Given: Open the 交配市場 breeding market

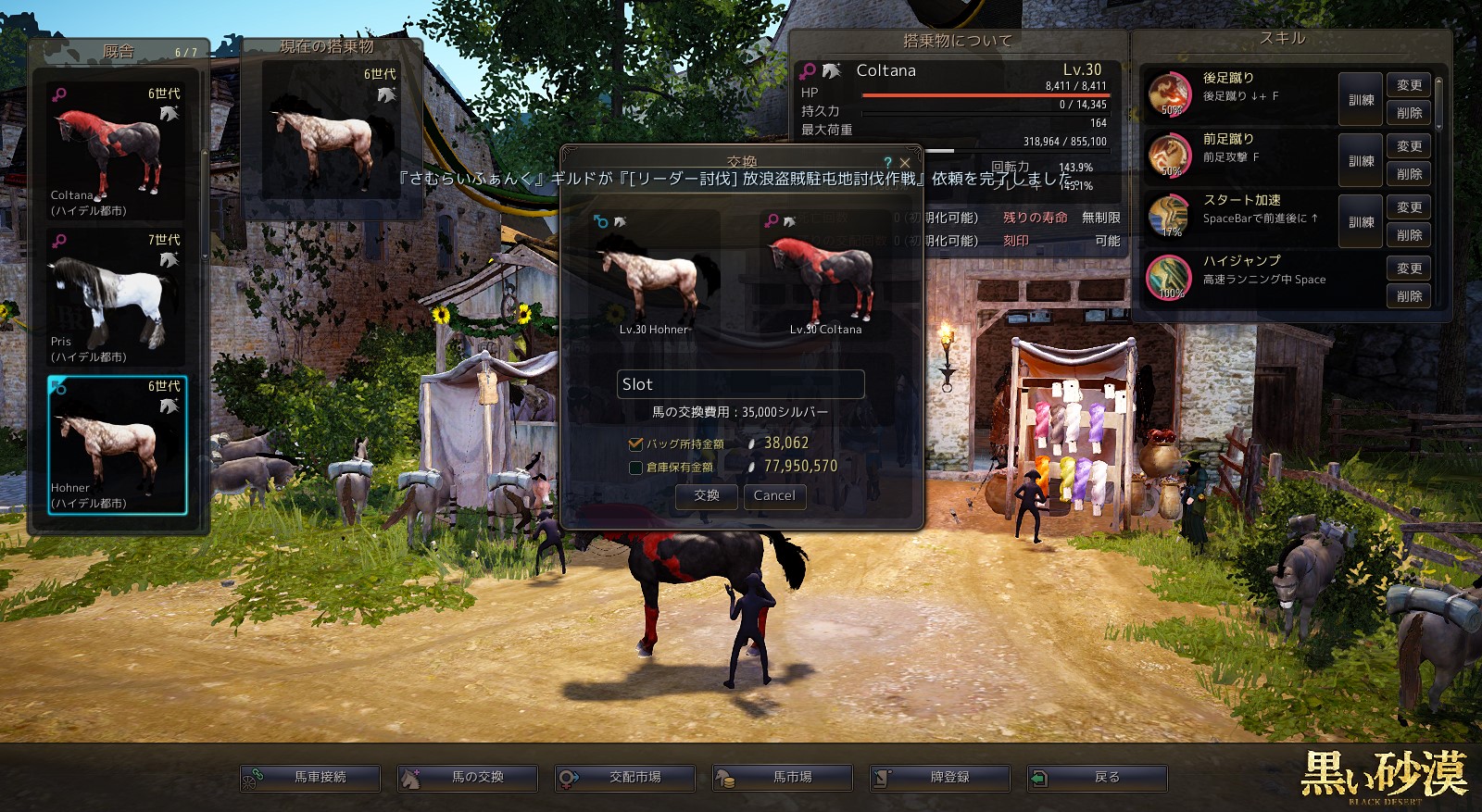Looking at the screenshot, I should [x=625, y=778].
